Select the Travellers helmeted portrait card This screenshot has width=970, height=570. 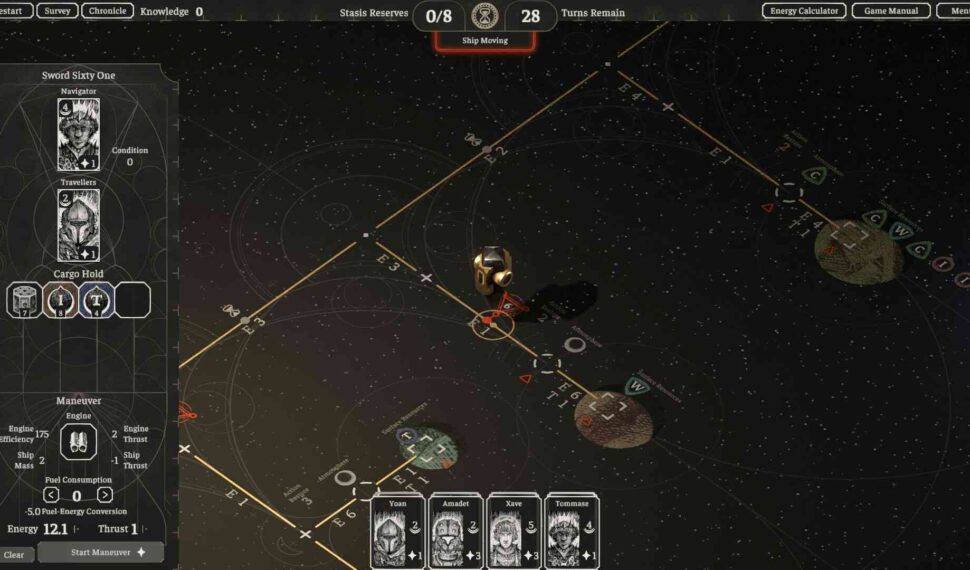click(x=78, y=225)
